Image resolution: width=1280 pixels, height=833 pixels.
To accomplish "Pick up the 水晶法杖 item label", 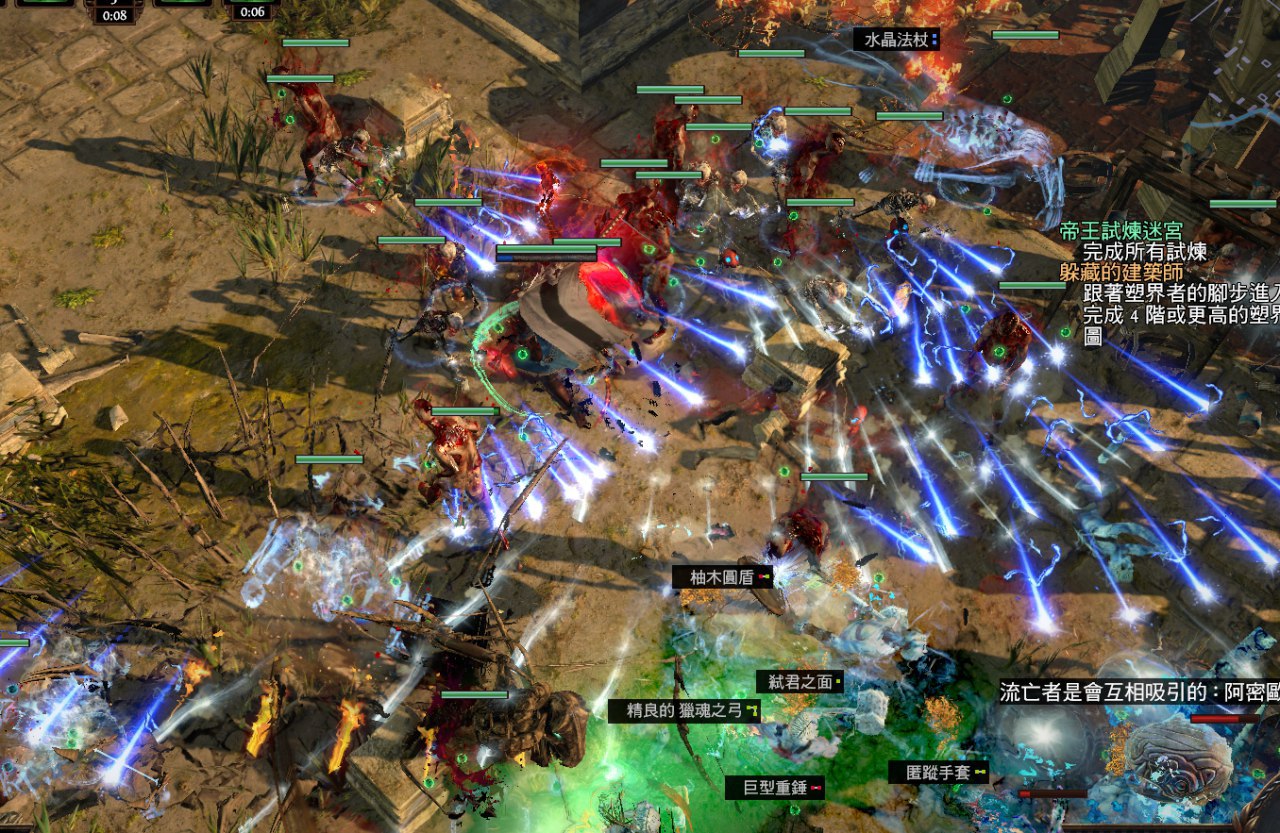I will pos(896,40).
